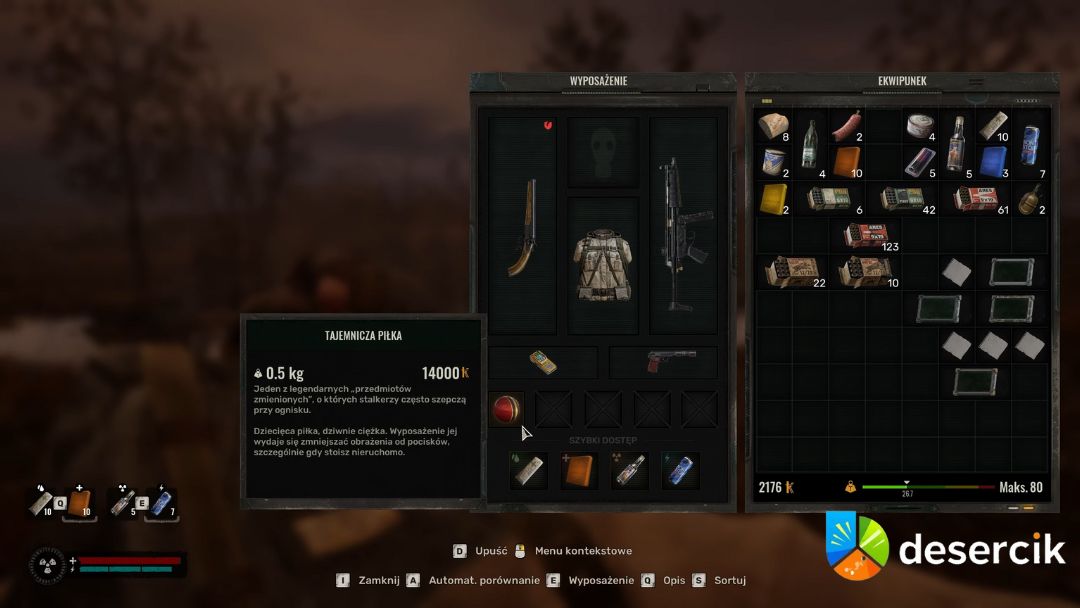Select the yellow medkit in inventory
1080x608 pixels.
tap(773, 199)
